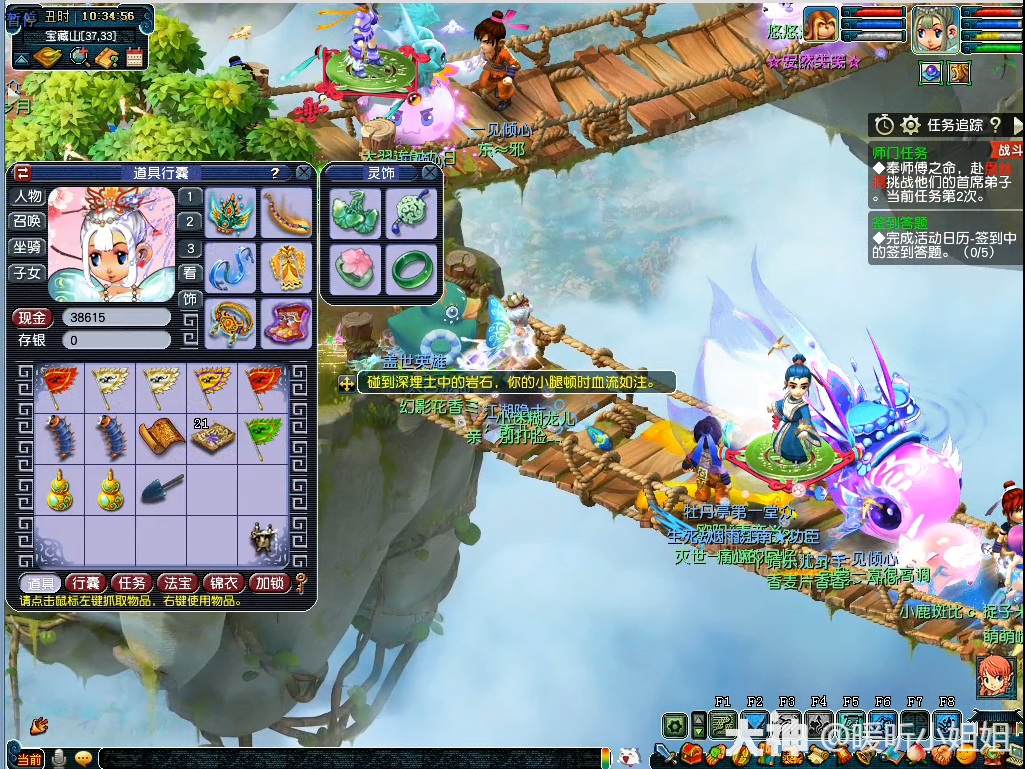
Task: Switch to the 法宝 treasure tab
Action: coord(178,583)
